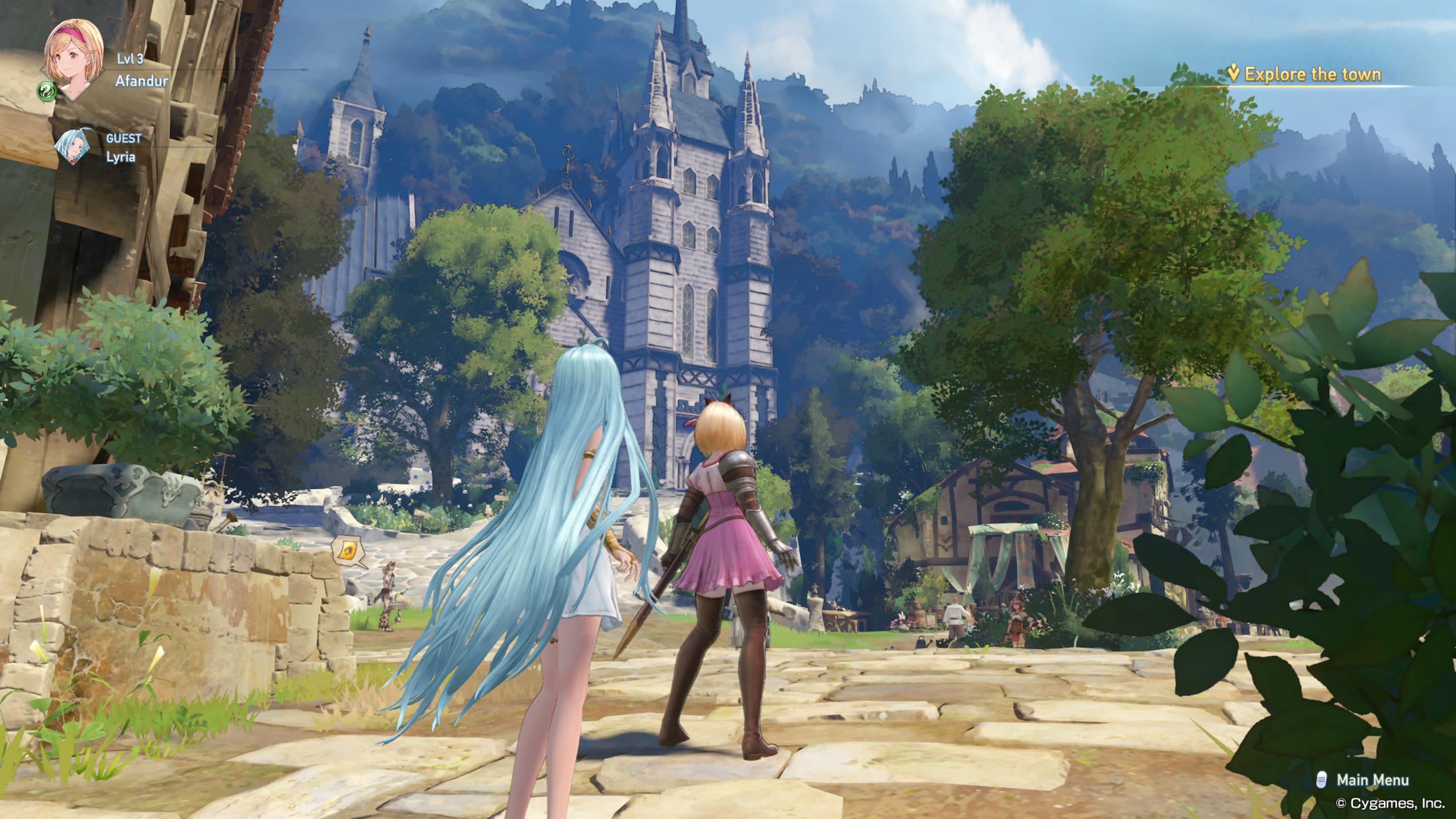Toggle the Lvl 3 level display
Image resolution: width=1456 pixels, height=819 pixels.
(x=130, y=60)
